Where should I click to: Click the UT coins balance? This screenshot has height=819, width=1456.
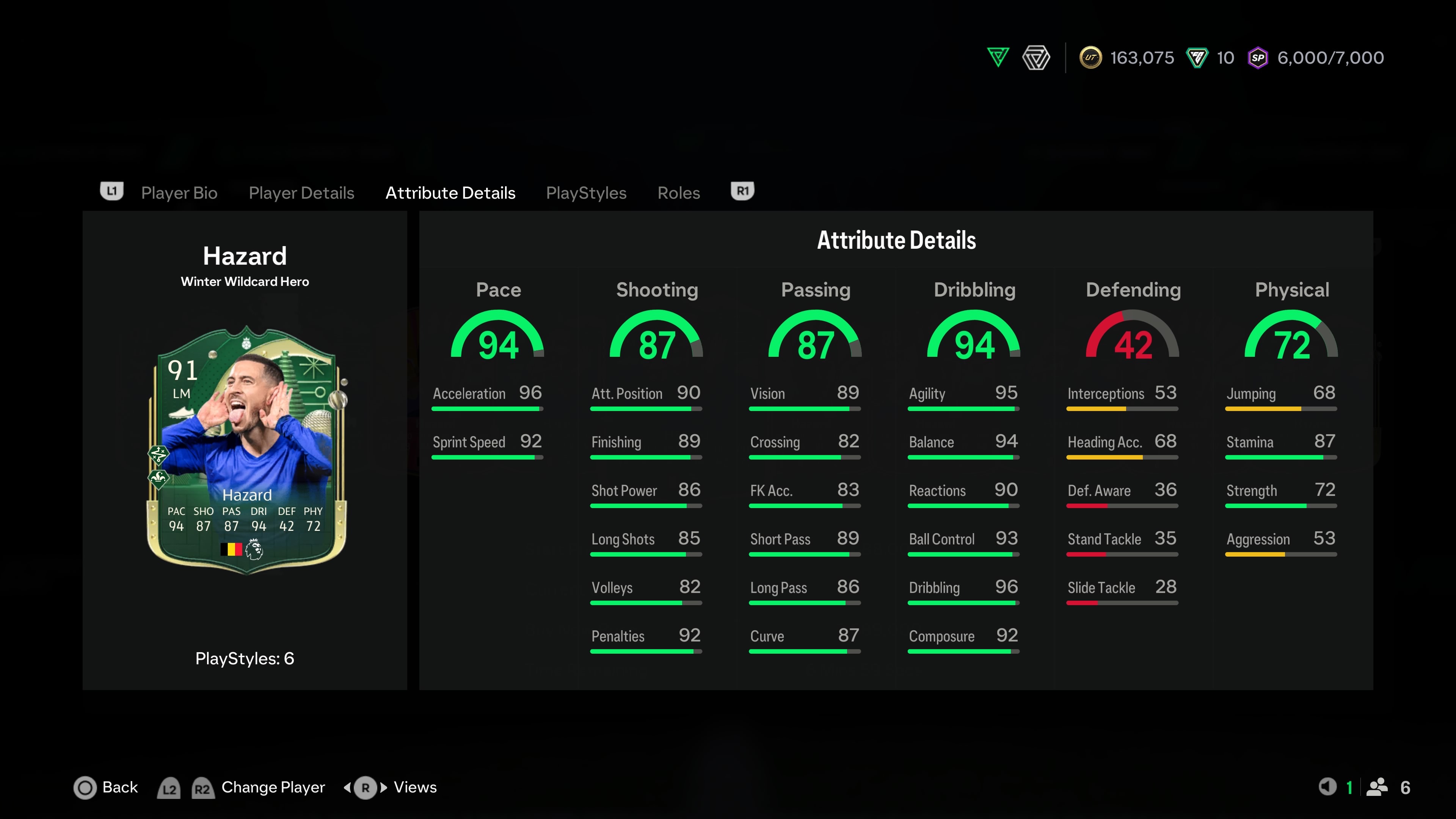click(1127, 58)
